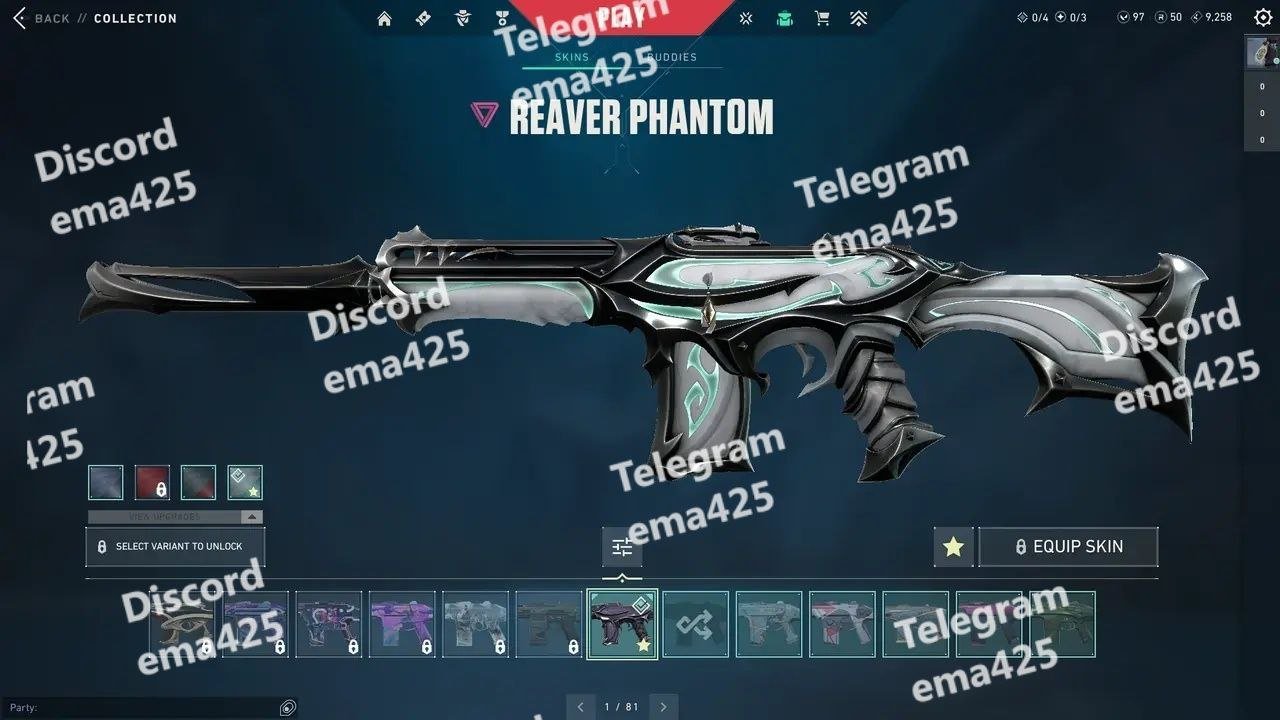The height and width of the screenshot is (720, 1280).
Task: Click the Equip Skin button
Action: coord(1068,547)
